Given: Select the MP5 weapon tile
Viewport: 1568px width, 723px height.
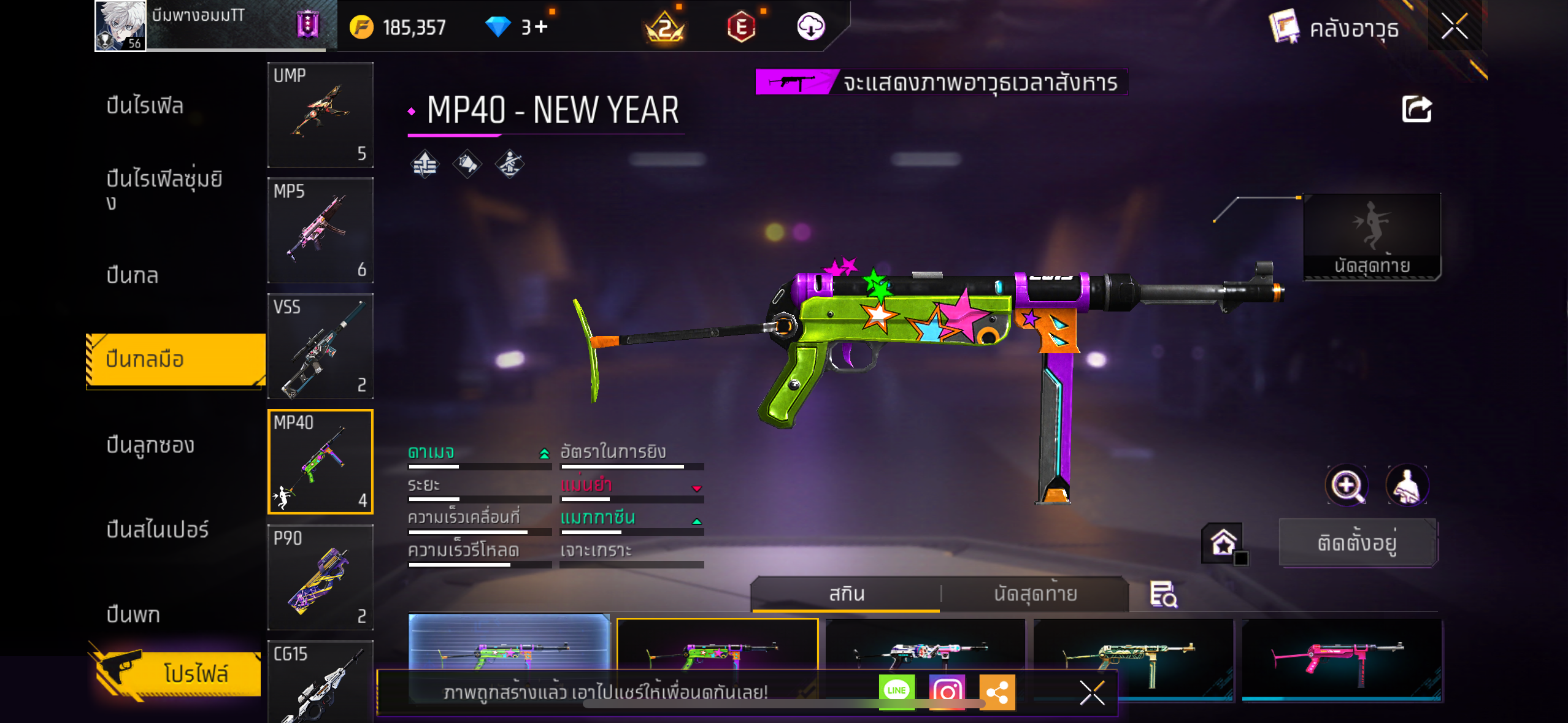Looking at the screenshot, I should (x=320, y=231).
